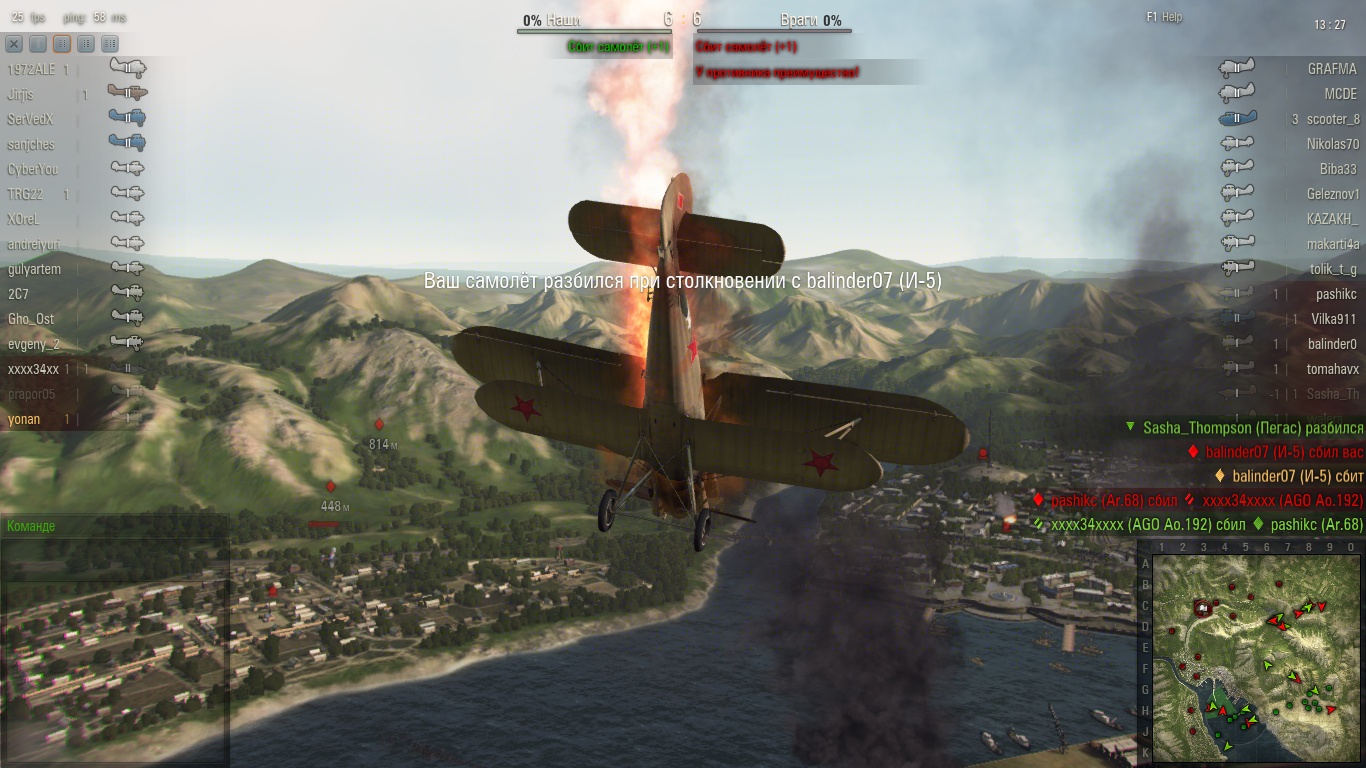Choose enemy KAZAKH_ row
1366x768 pixels.
click(1332, 220)
